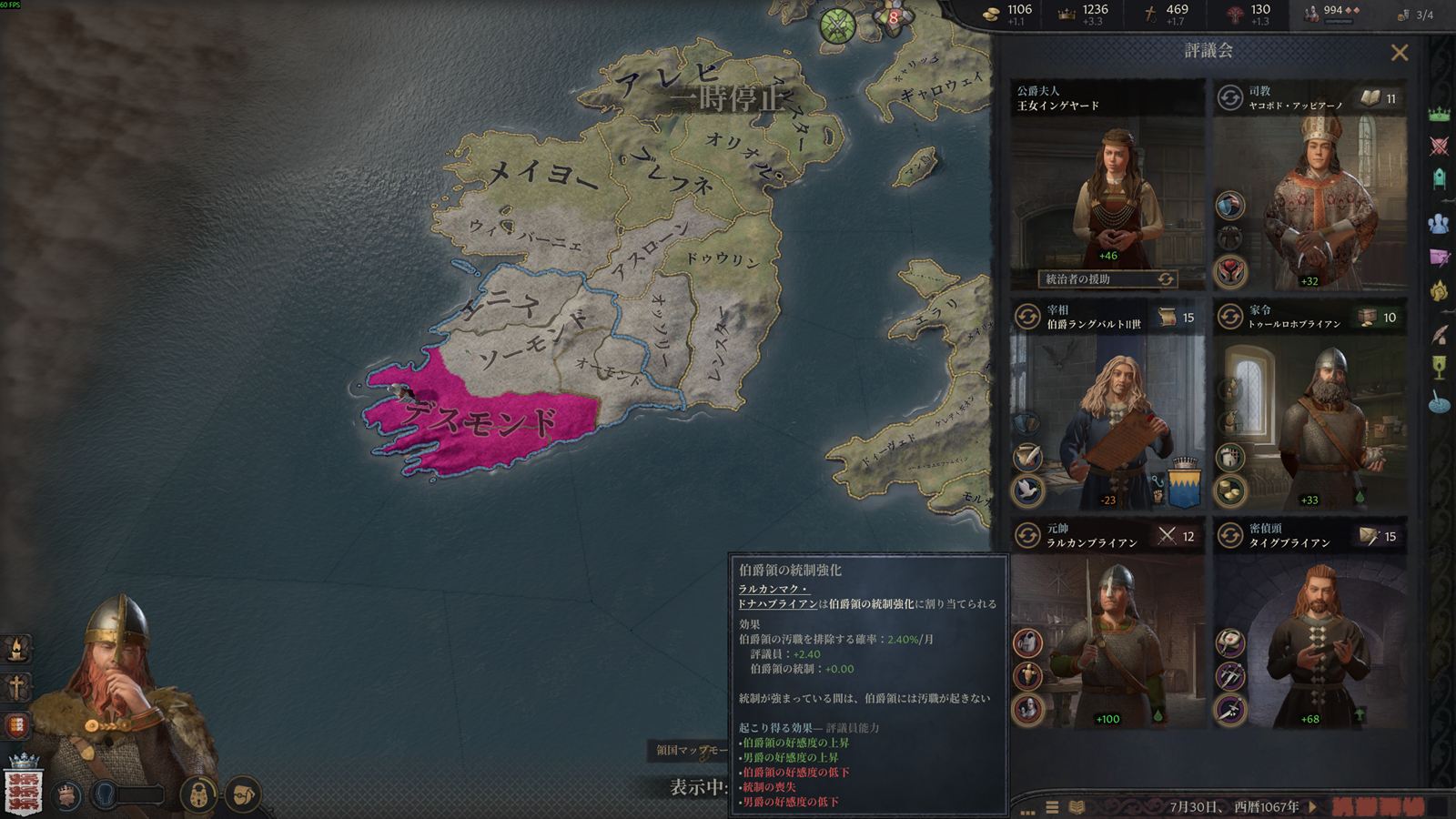Screen dimensions: 1456x819
Task: Choose the steward's gold coins task
Action: point(1229,490)
